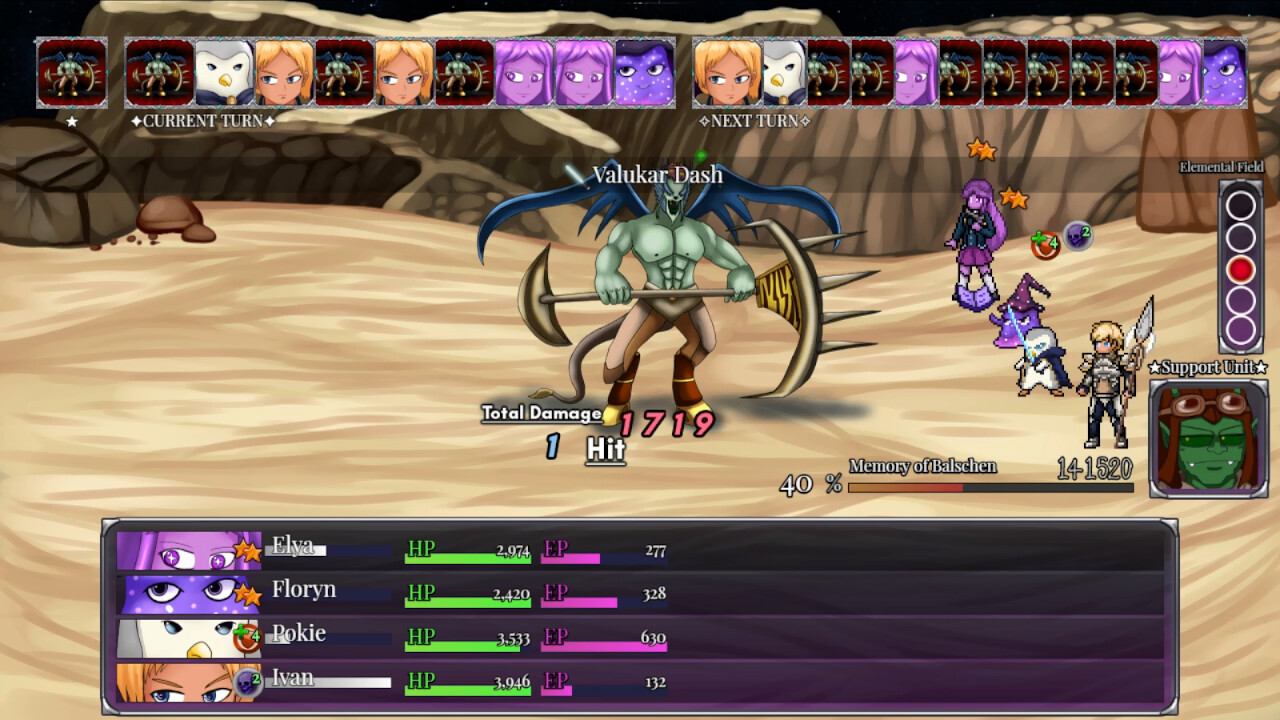Toggle the bottom purple Elemental Field orb
Viewport: 1280px width, 720px height.
click(1240, 330)
